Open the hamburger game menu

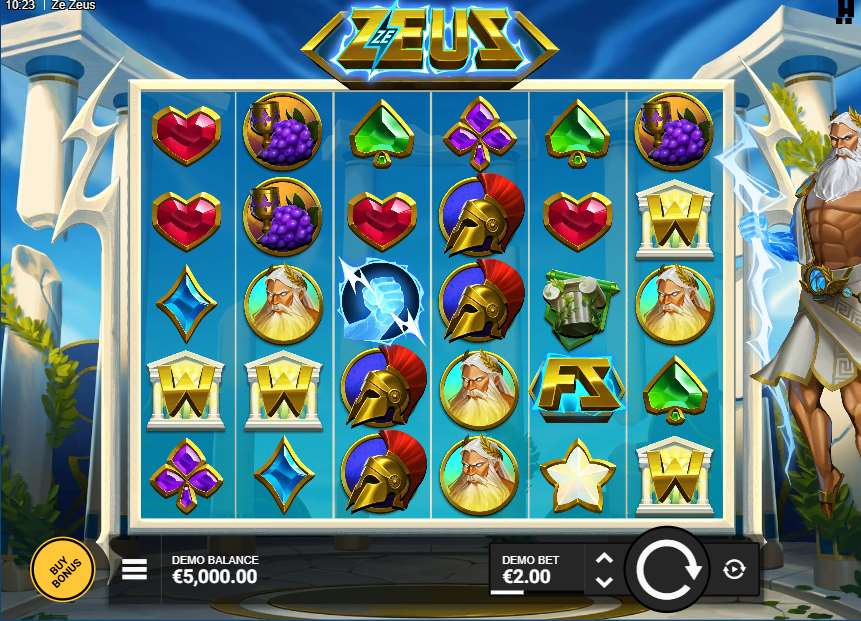[x=134, y=569]
